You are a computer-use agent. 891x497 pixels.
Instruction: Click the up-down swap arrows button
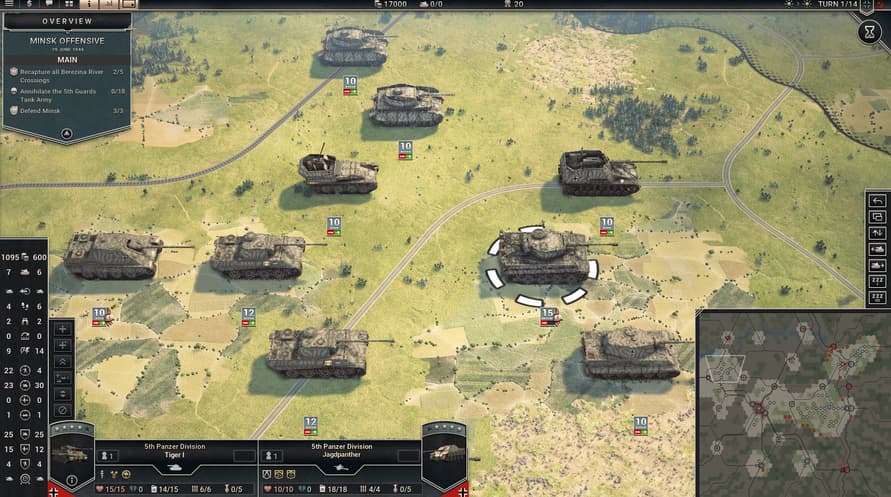coord(877,233)
